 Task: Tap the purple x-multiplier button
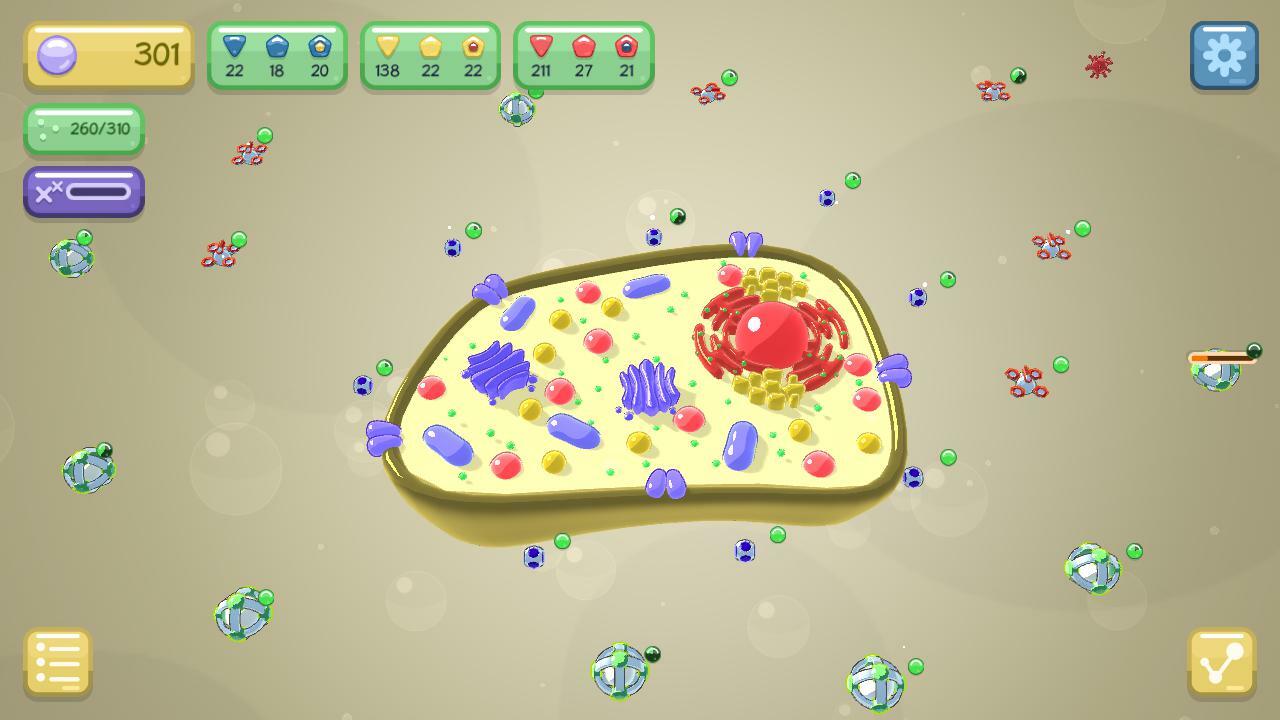coord(83,191)
